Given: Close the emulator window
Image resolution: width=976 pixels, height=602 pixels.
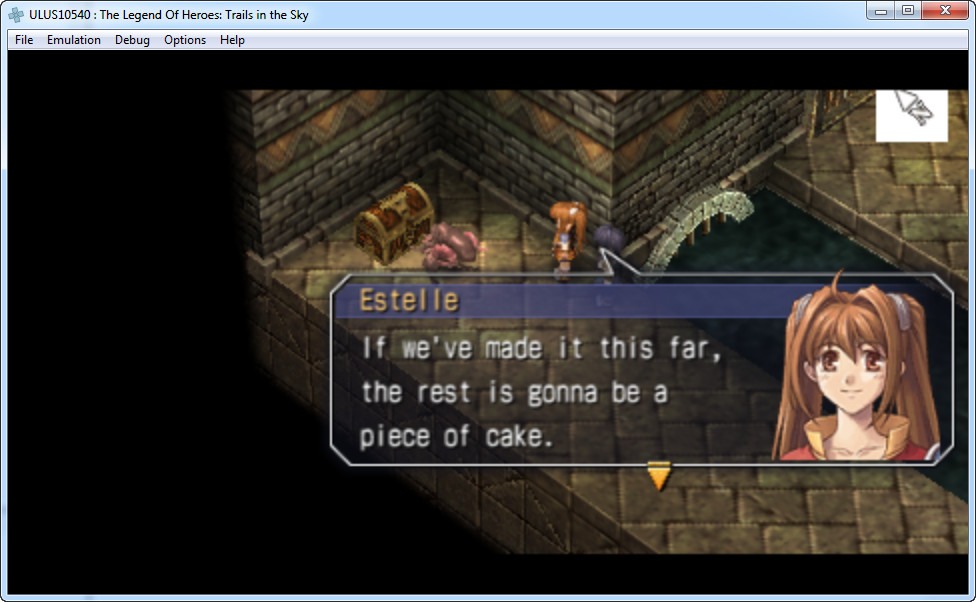Looking at the screenshot, I should (x=945, y=10).
